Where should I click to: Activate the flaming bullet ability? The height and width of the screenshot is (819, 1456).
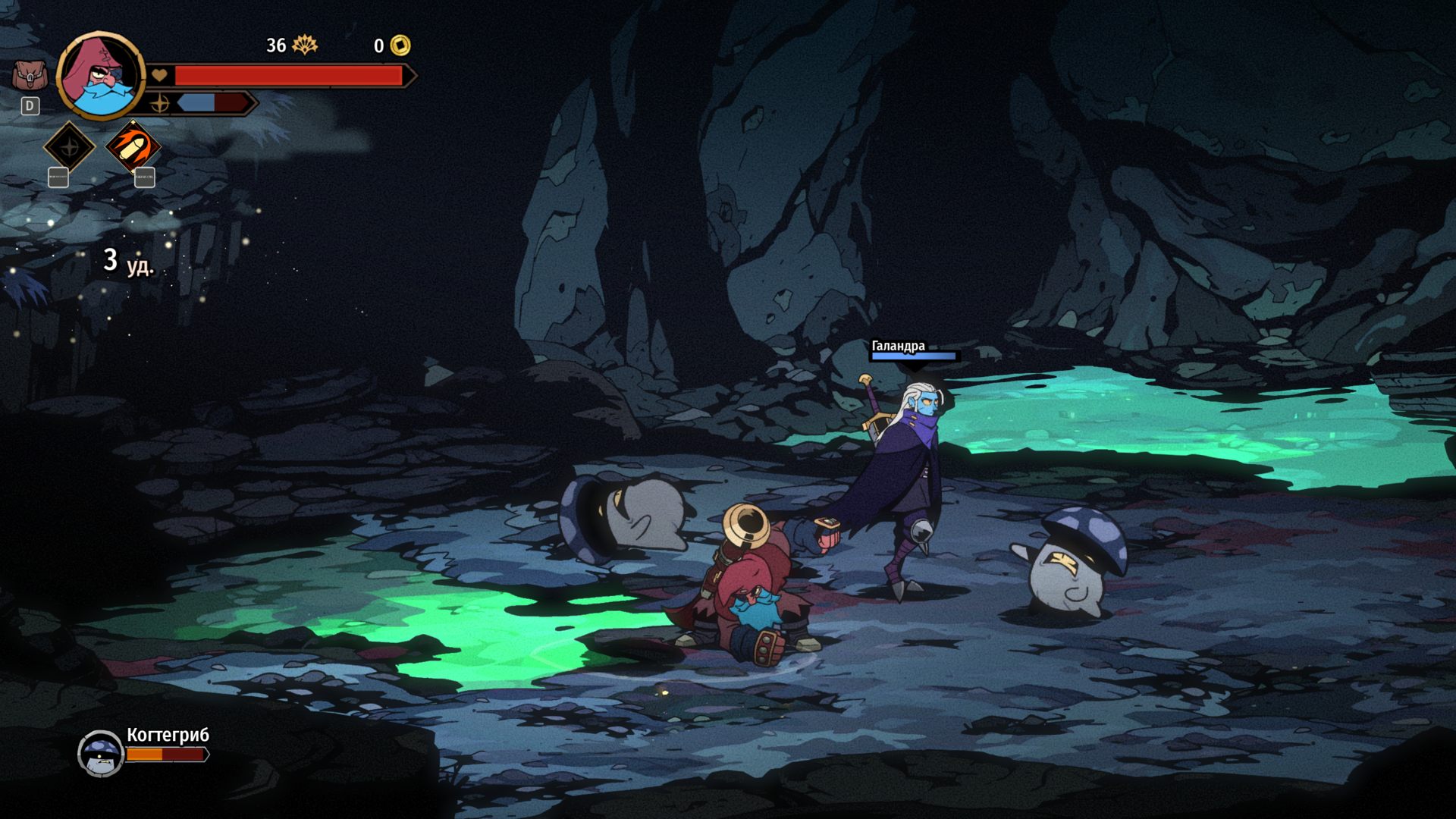[x=133, y=146]
